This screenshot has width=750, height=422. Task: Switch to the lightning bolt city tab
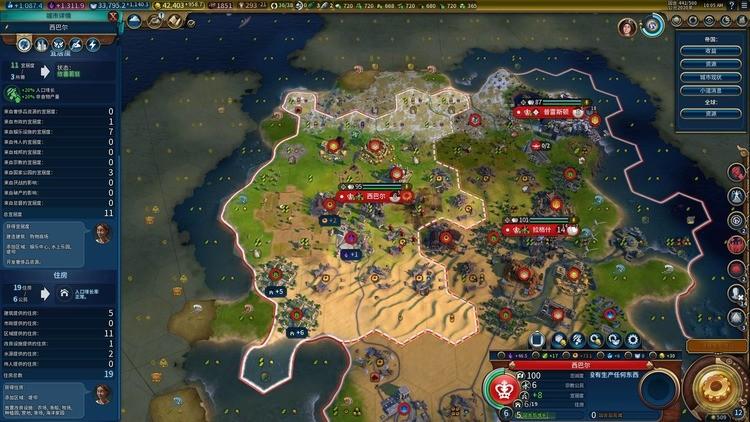click(92, 45)
